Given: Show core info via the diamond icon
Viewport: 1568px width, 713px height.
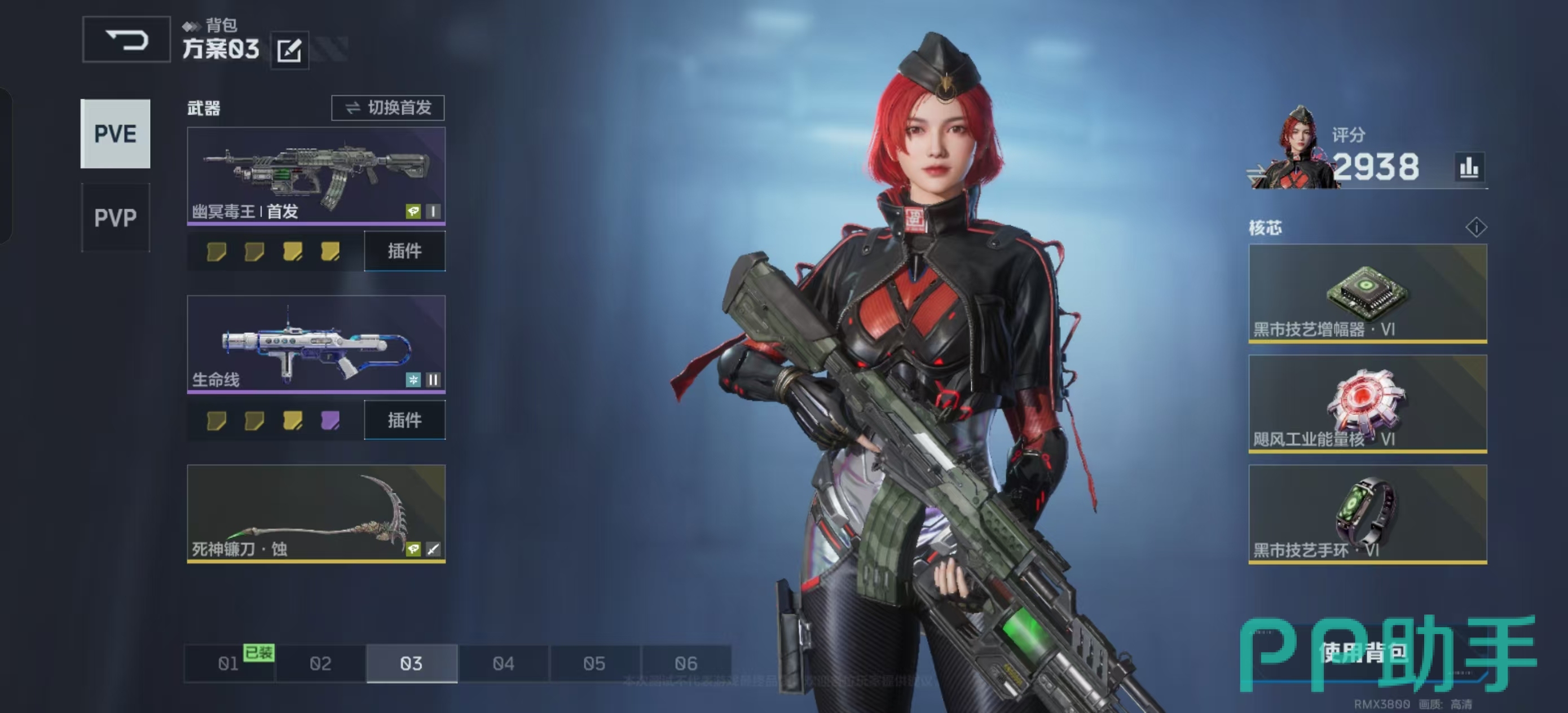Looking at the screenshot, I should click(1476, 228).
